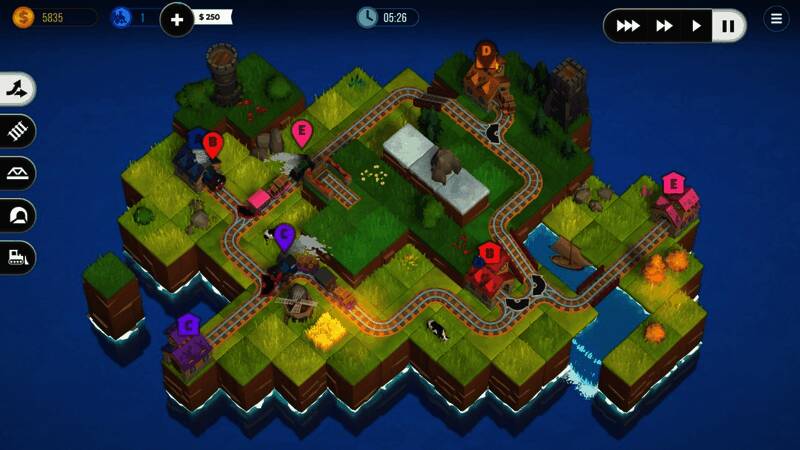
Task: Select the track switch direction tool
Action: tap(18, 89)
